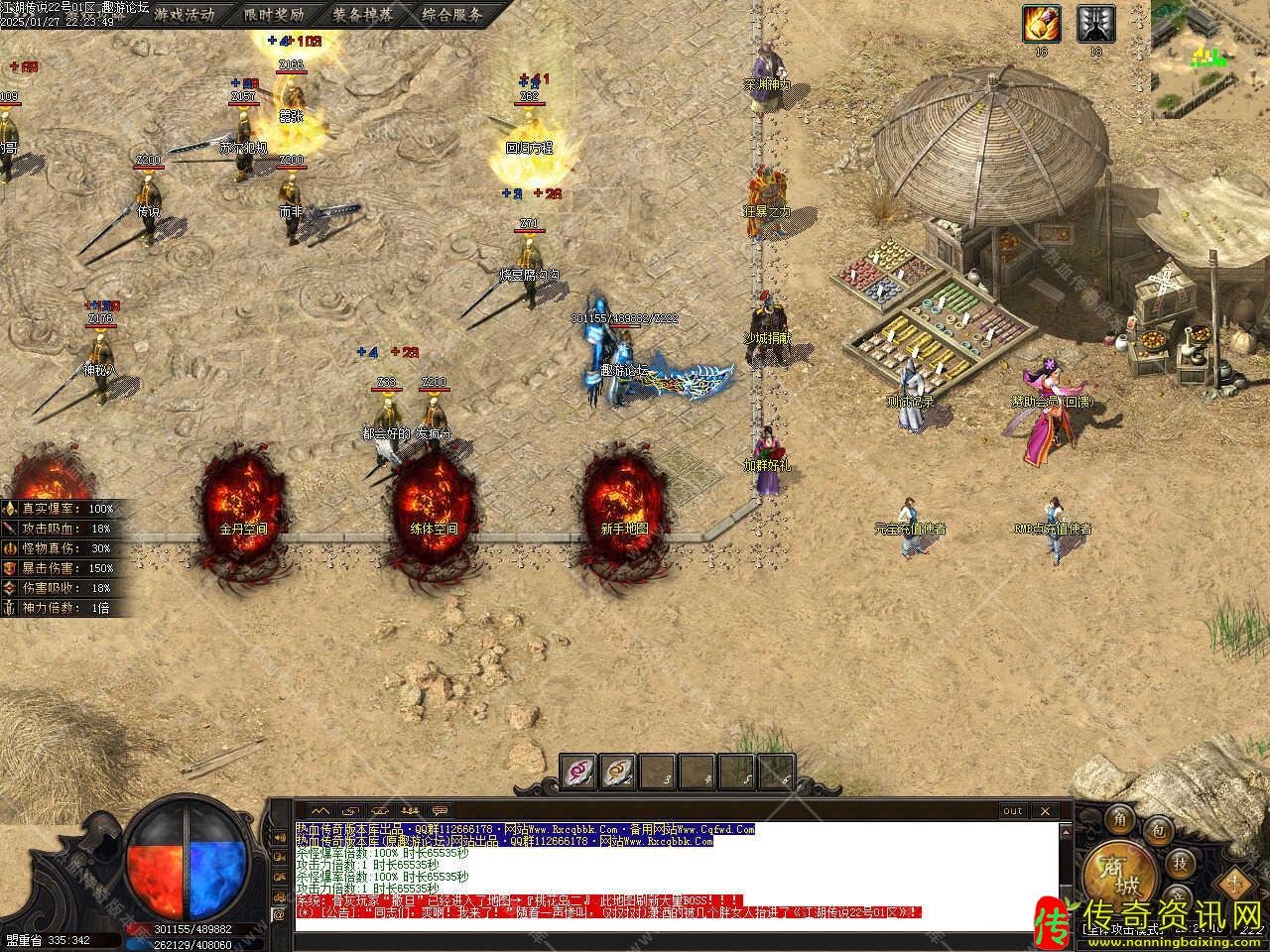This screenshot has height=952, width=1270.
Task: Click the OUT button on chat bar
Action: pyautogui.click(x=1012, y=811)
